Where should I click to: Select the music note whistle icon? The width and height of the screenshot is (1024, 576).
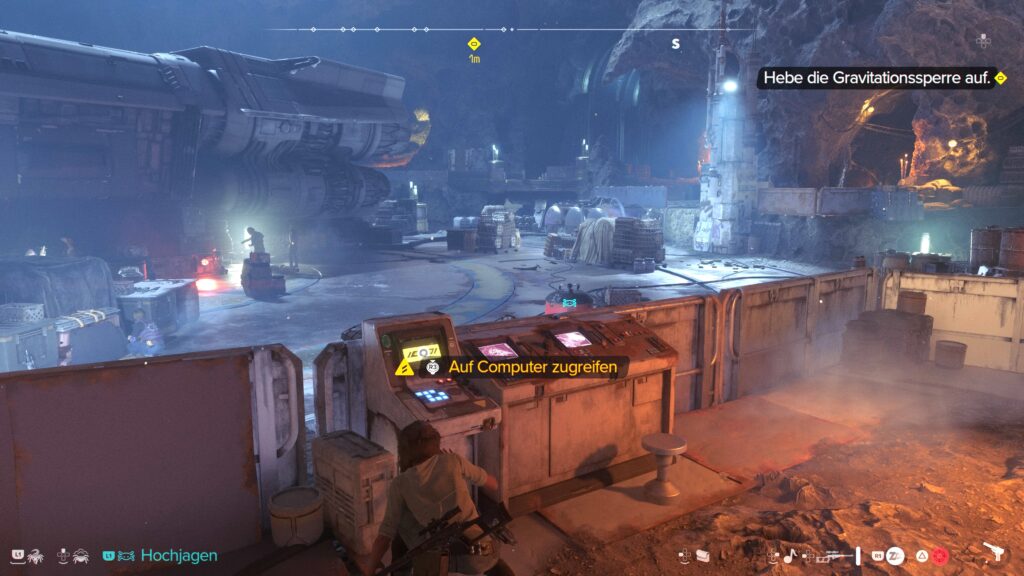[789, 555]
